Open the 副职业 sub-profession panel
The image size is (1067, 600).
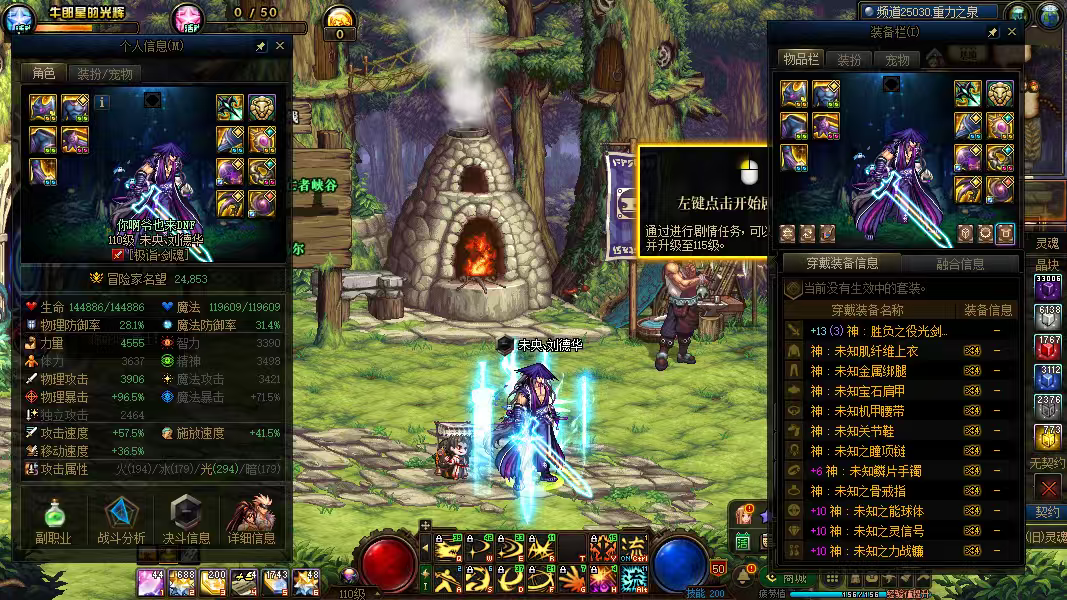click(53, 522)
